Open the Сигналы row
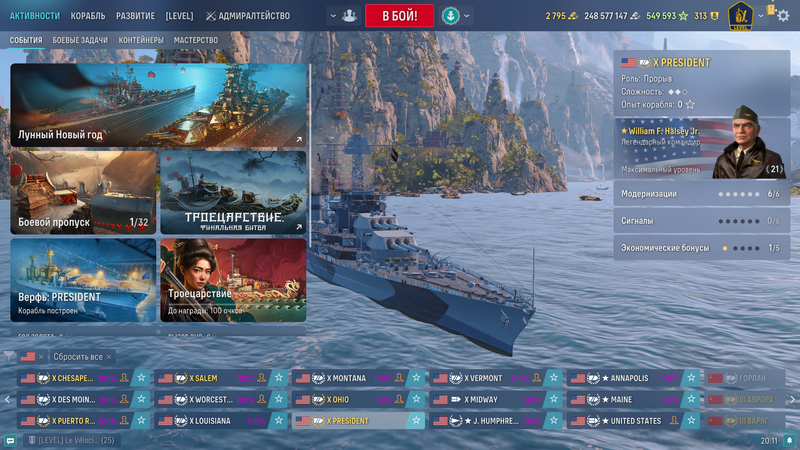The image size is (800, 450). [x=701, y=220]
